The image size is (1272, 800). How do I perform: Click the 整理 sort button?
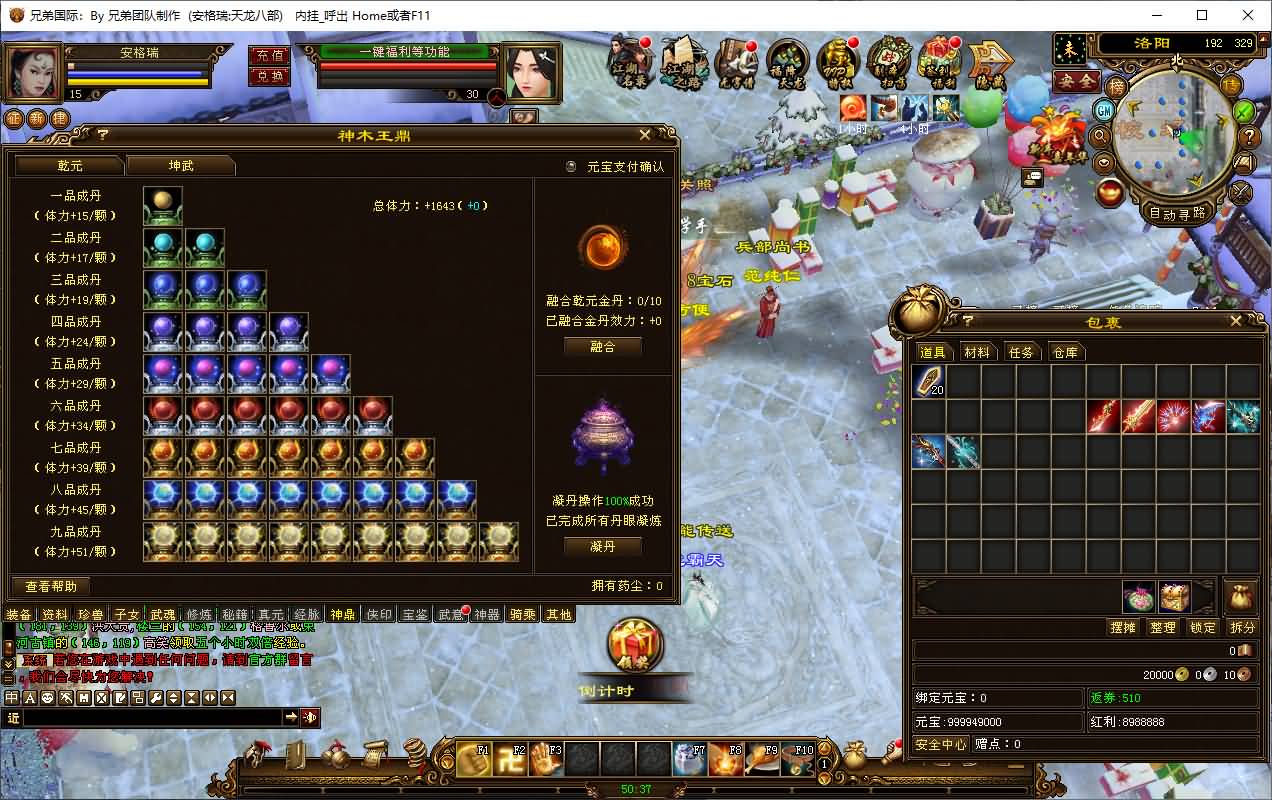pyautogui.click(x=1163, y=627)
